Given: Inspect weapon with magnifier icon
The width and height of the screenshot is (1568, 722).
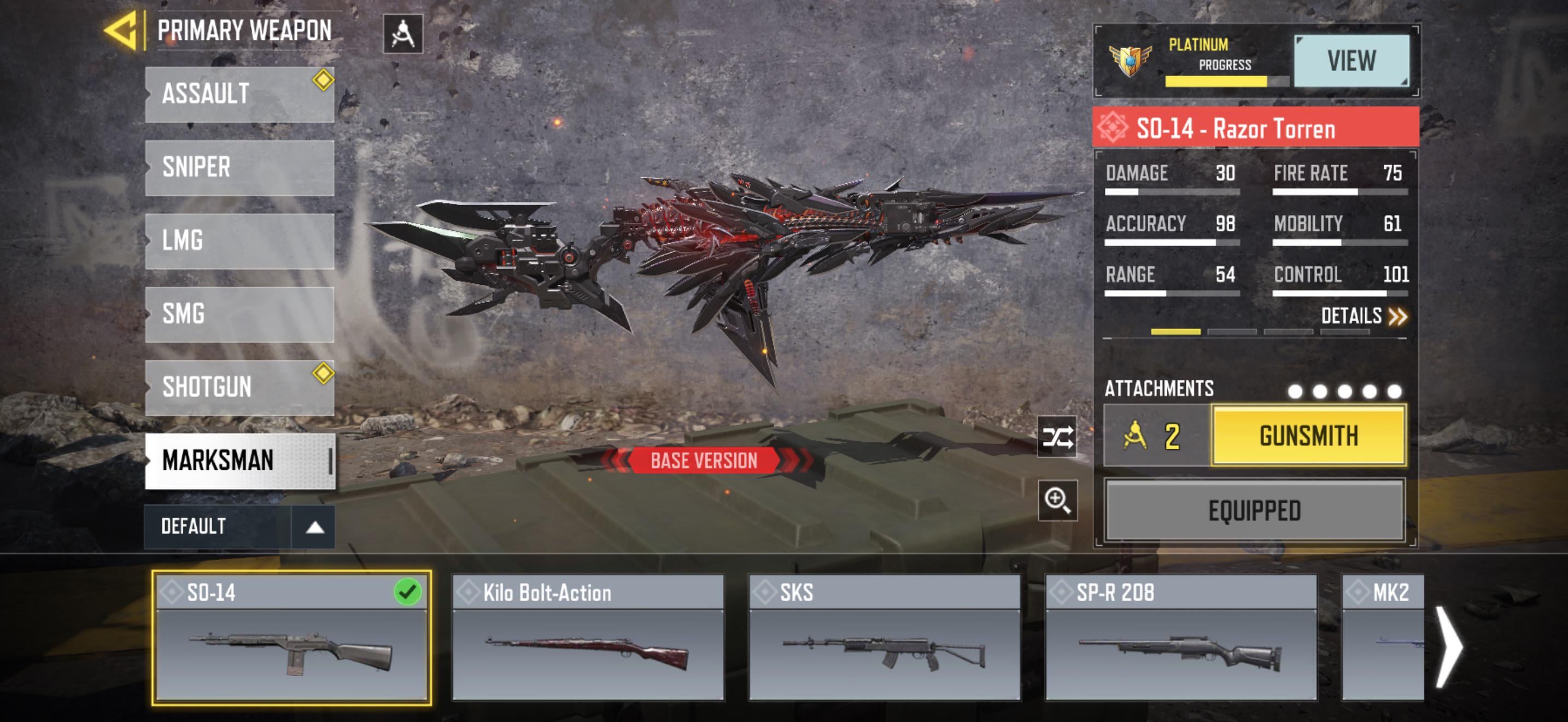Looking at the screenshot, I should [1057, 500].
